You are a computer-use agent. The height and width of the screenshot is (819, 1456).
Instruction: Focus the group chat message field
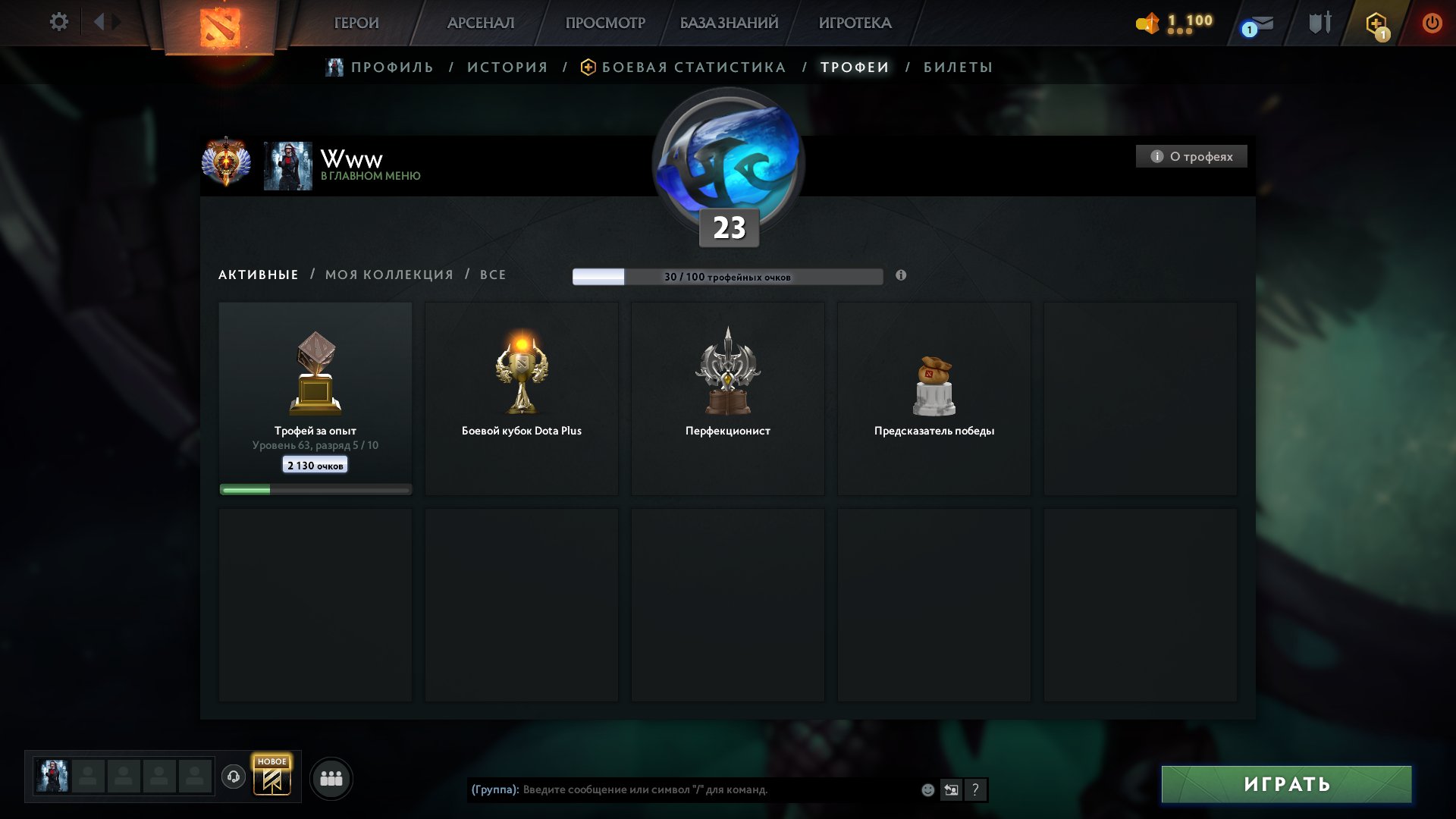tap(713, 789)
